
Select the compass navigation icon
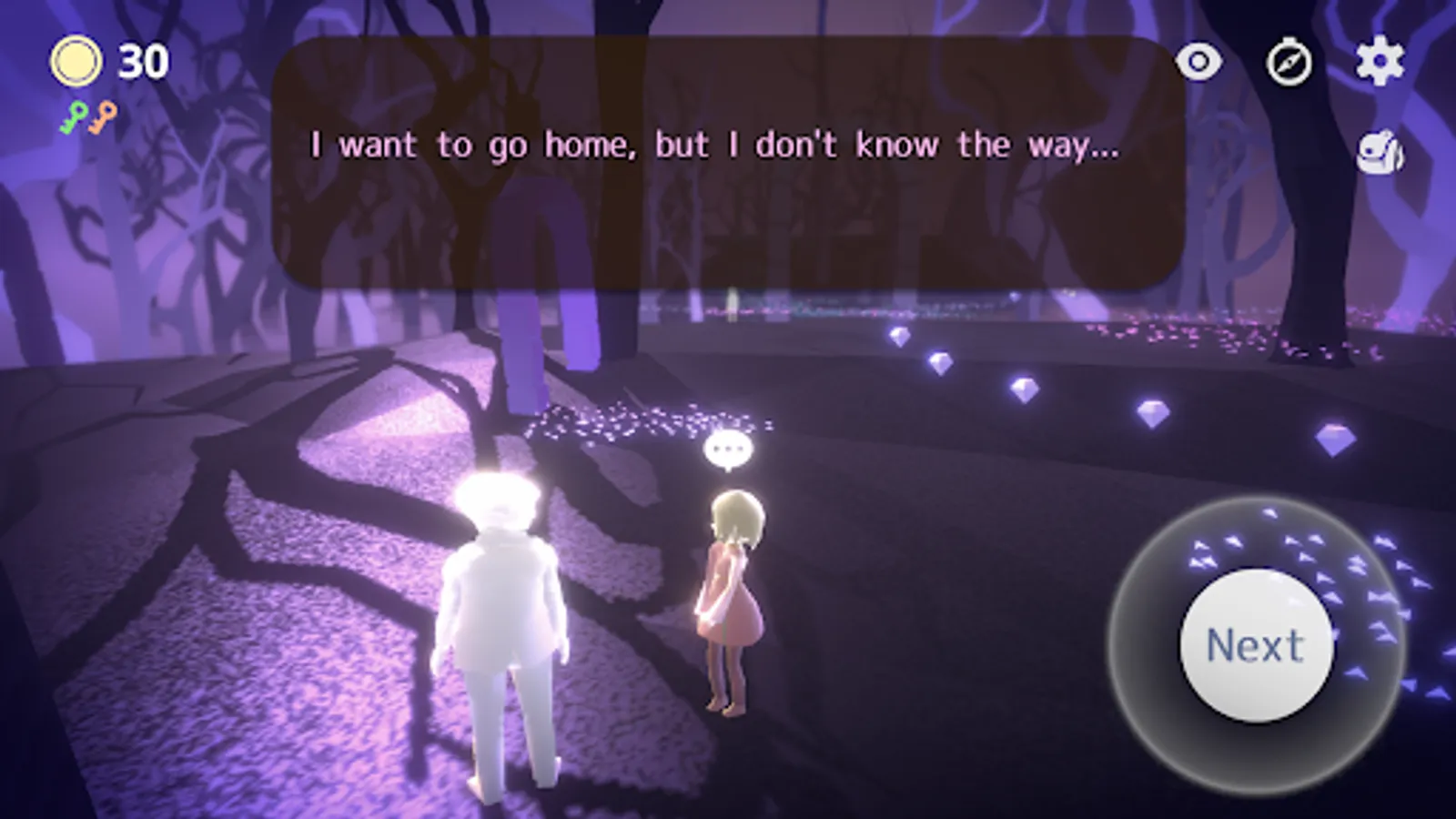tap(1290, 62)
